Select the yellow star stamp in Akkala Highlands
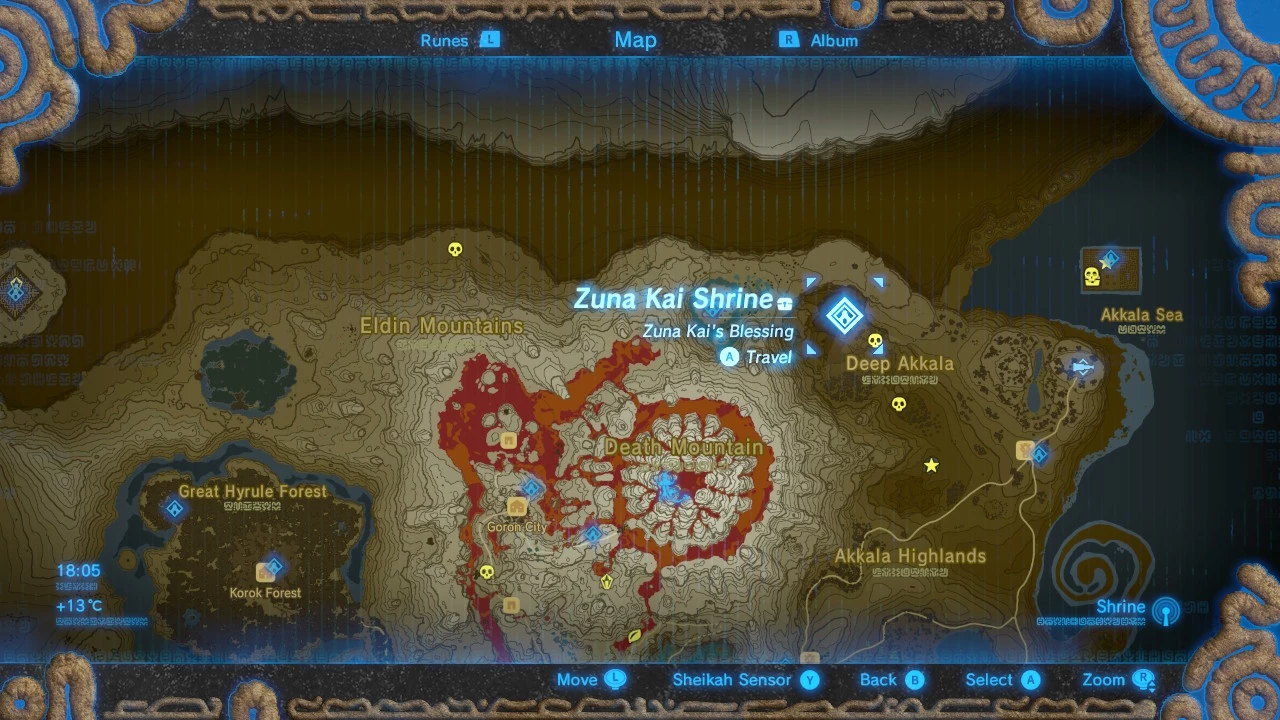Image resolution: width=1280 pixels, height=720 pixels. pos(930,465)
